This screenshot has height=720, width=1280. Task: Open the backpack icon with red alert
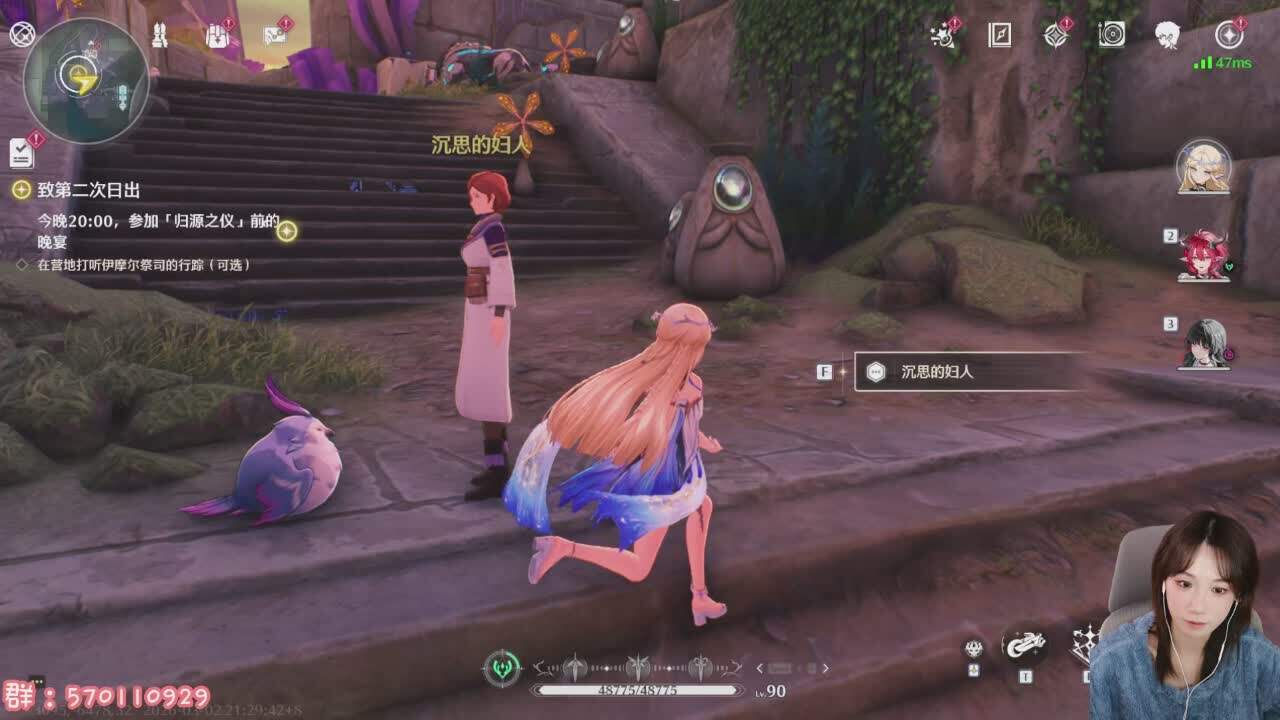pos(218,37)
